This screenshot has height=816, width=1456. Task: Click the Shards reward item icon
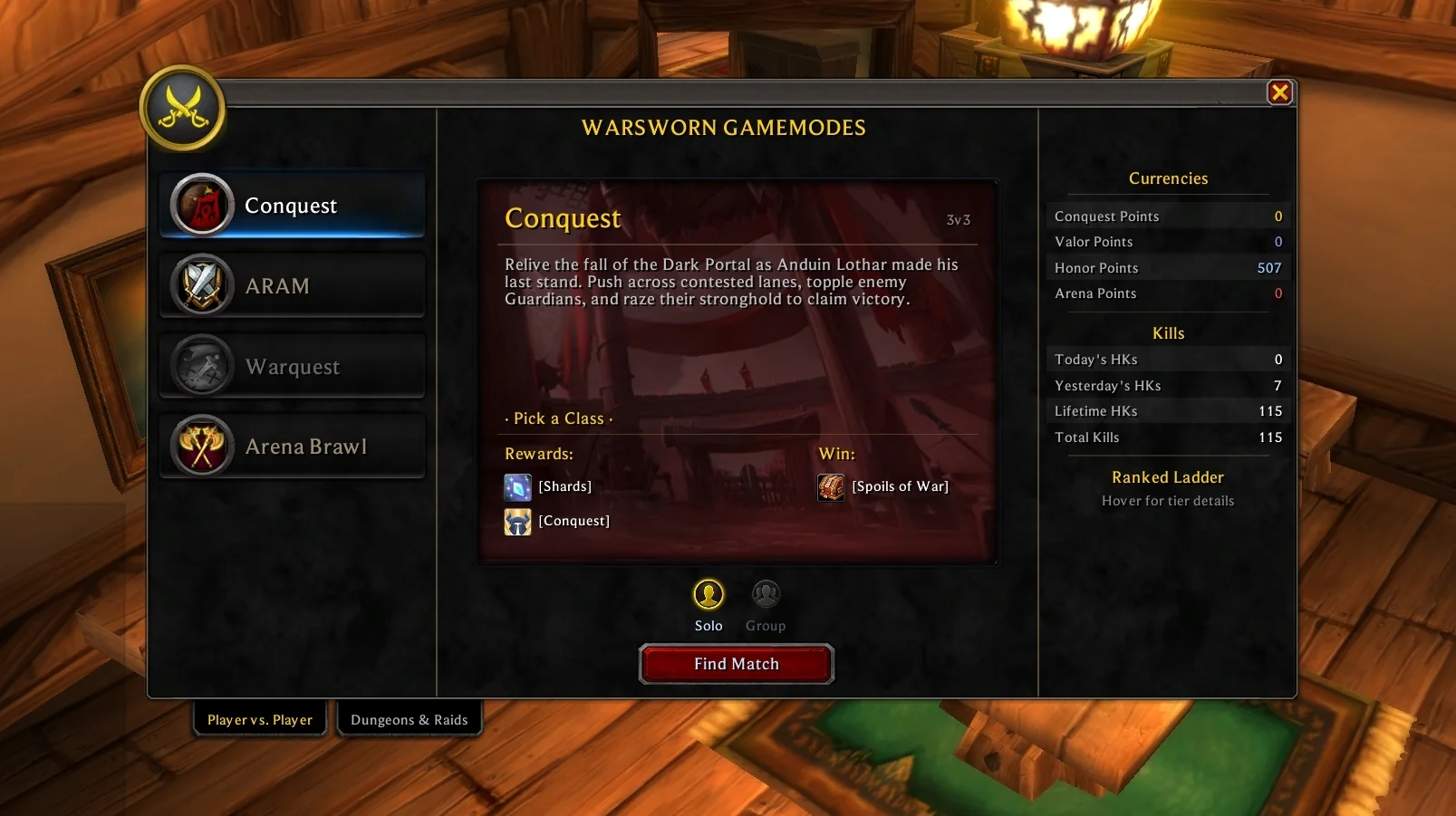[516, 486]
